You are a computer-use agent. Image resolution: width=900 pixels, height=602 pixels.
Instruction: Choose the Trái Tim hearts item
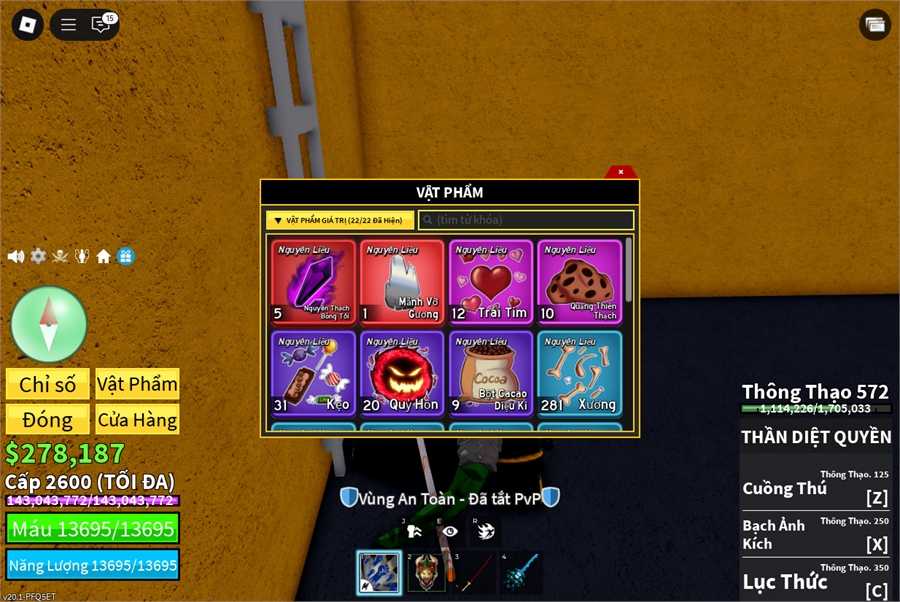[491, 282]
